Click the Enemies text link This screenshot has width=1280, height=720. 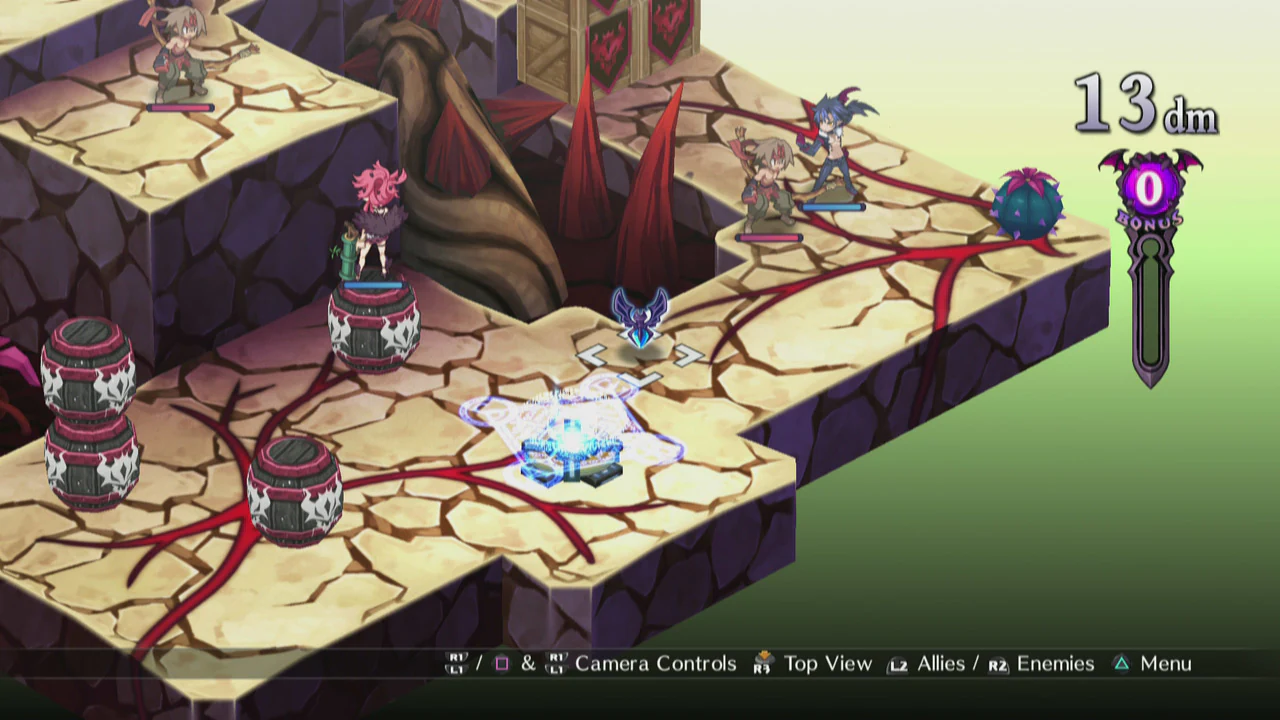coord(1054,663)
